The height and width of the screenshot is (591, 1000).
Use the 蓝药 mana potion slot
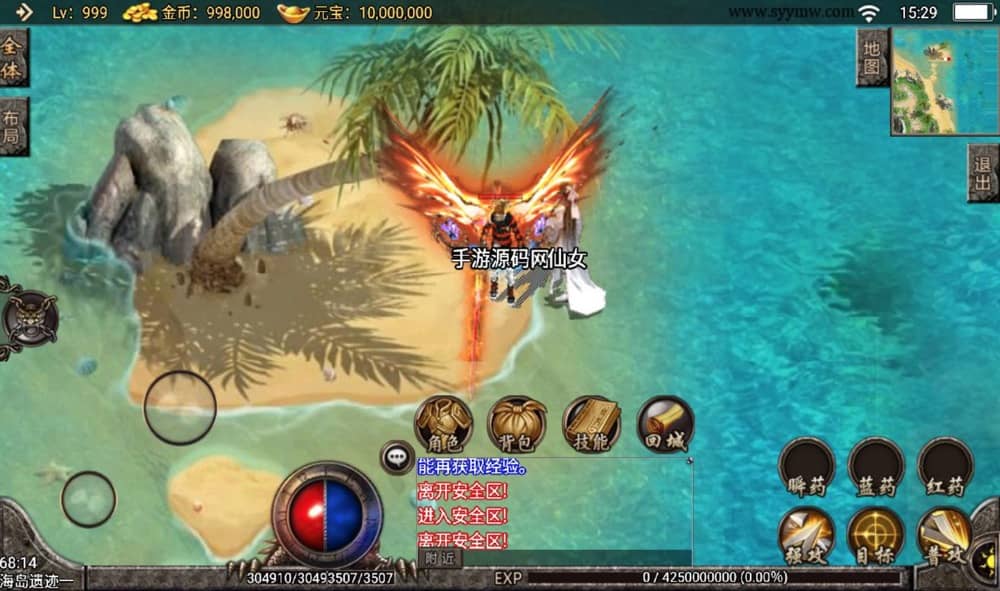click(876, 465)
